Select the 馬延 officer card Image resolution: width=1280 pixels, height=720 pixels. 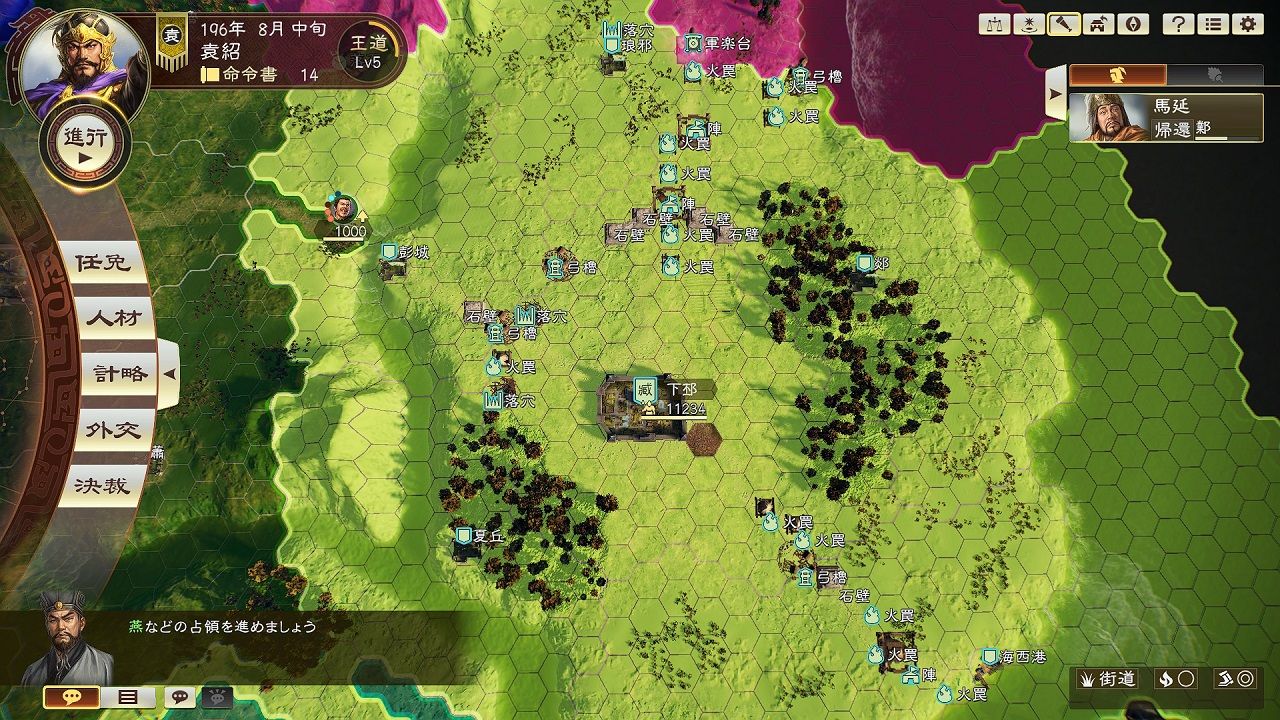(1166, 117)
